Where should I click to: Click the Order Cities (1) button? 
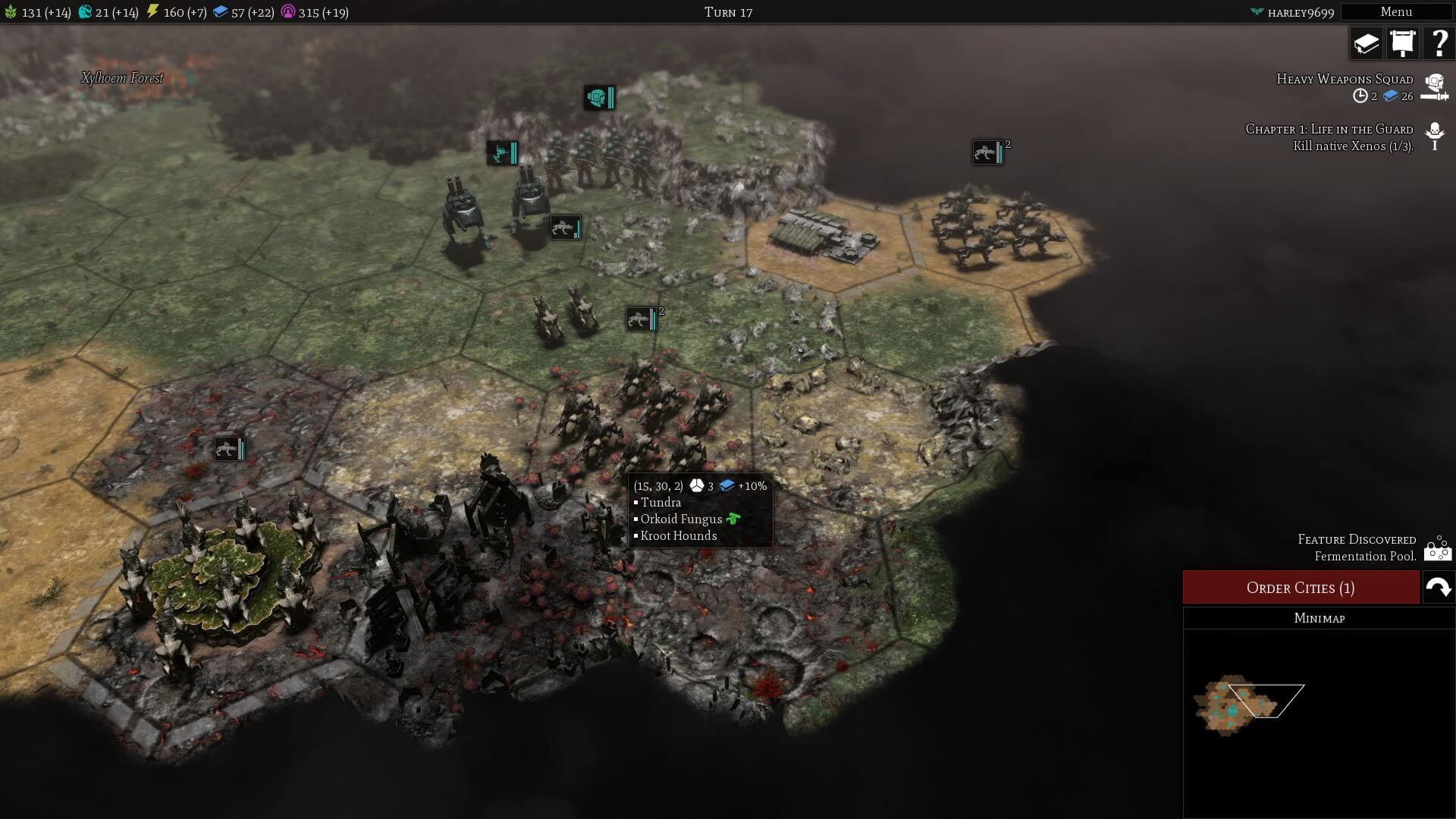(x=1301, y=588)
